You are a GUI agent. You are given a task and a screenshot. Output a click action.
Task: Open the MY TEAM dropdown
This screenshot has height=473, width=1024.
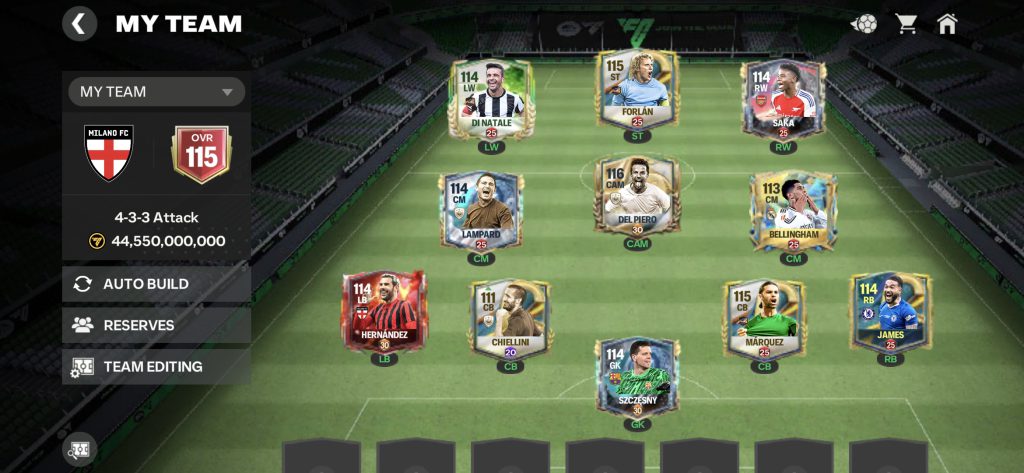click(156, 92)
